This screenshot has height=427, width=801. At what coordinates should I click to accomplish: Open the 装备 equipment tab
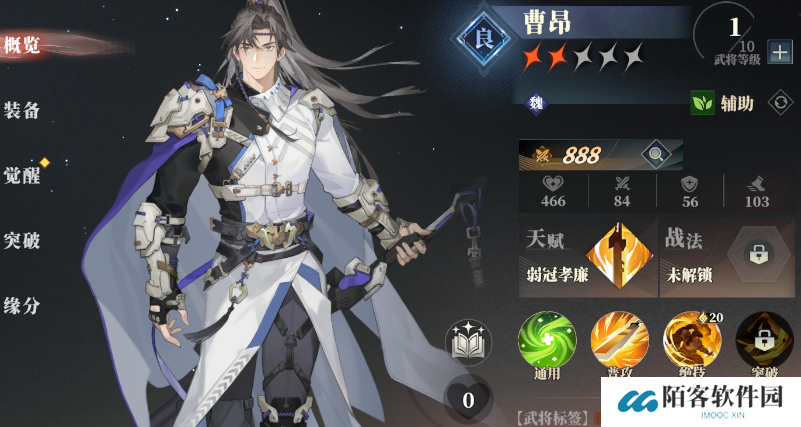tap(22, 110)
